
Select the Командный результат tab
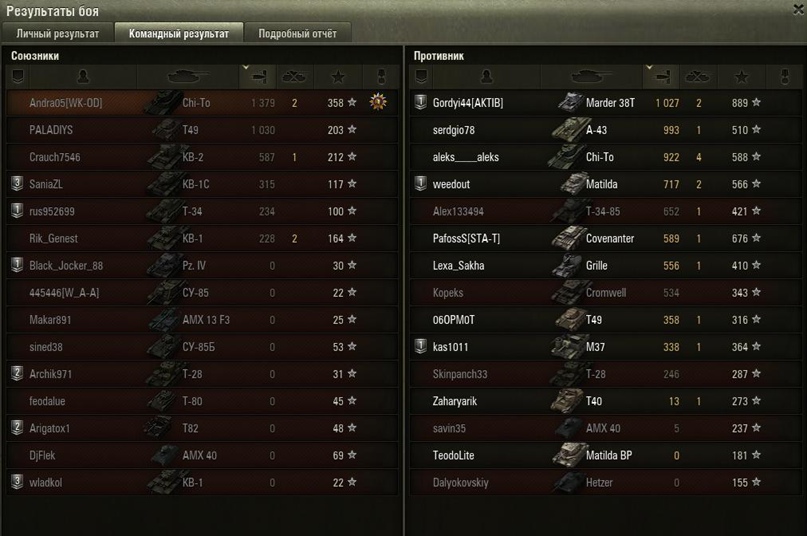pyautogui.click(x=179, y=33)
